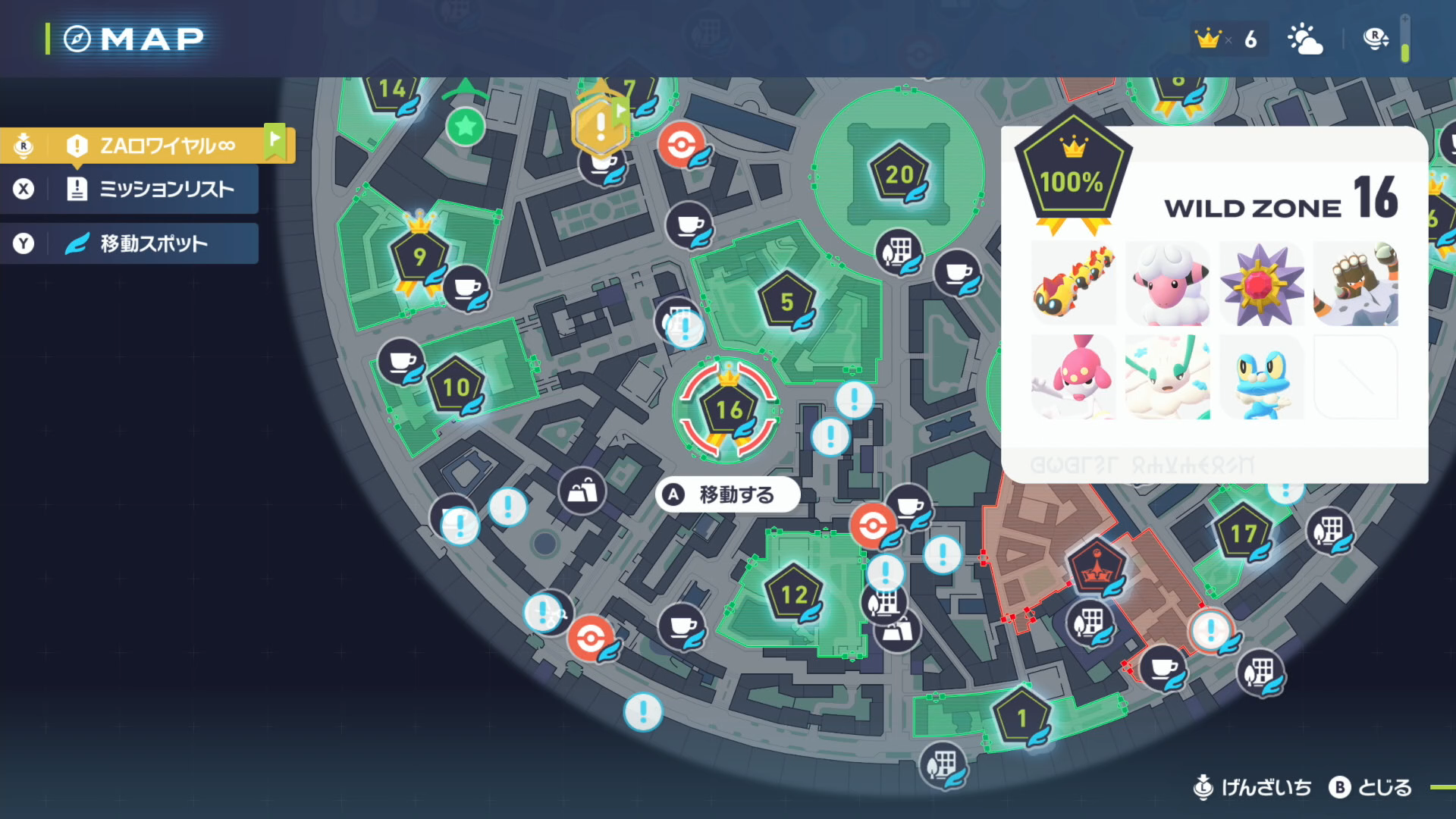The width and height of the screenshot is (1456, 819).
Task: Click the とじる close label
Action: 1384,788
